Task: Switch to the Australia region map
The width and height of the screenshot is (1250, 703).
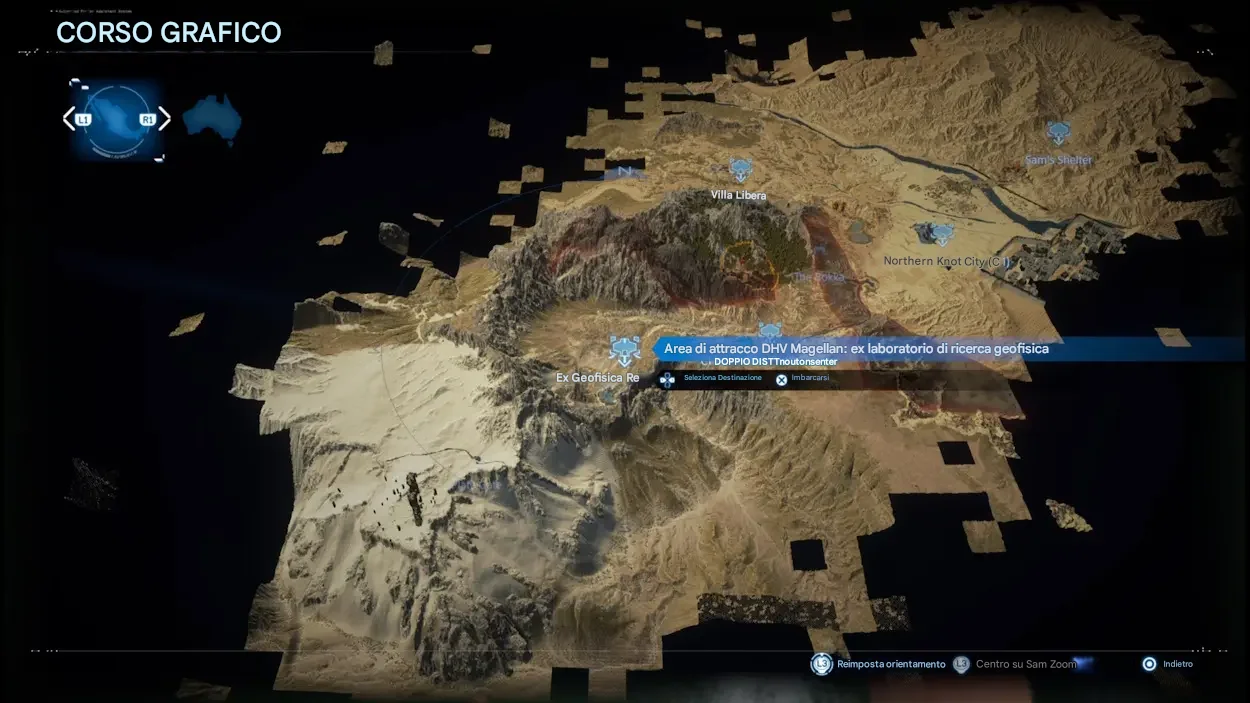Action: (212, 119)
